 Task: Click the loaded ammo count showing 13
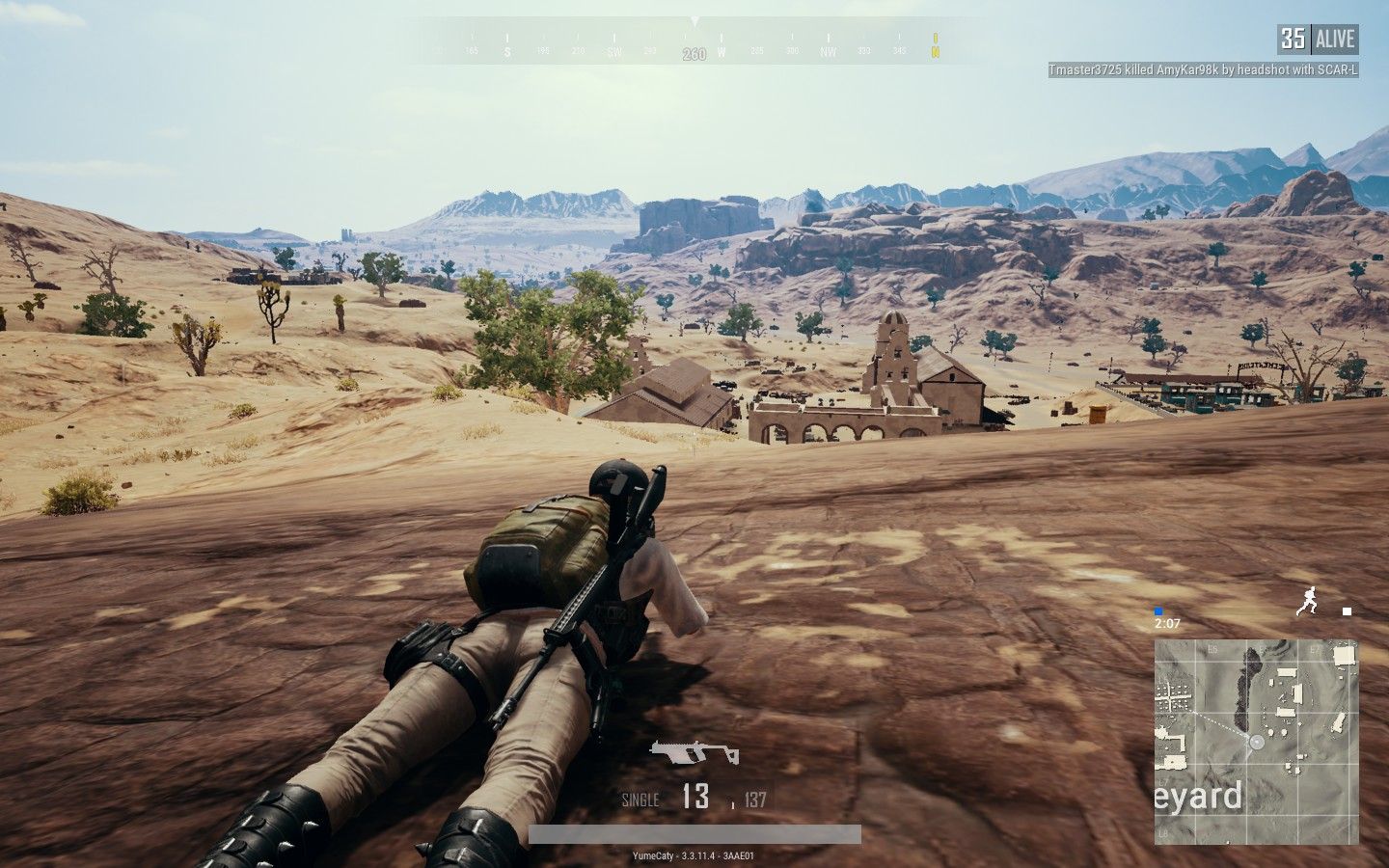click(696, 799)
